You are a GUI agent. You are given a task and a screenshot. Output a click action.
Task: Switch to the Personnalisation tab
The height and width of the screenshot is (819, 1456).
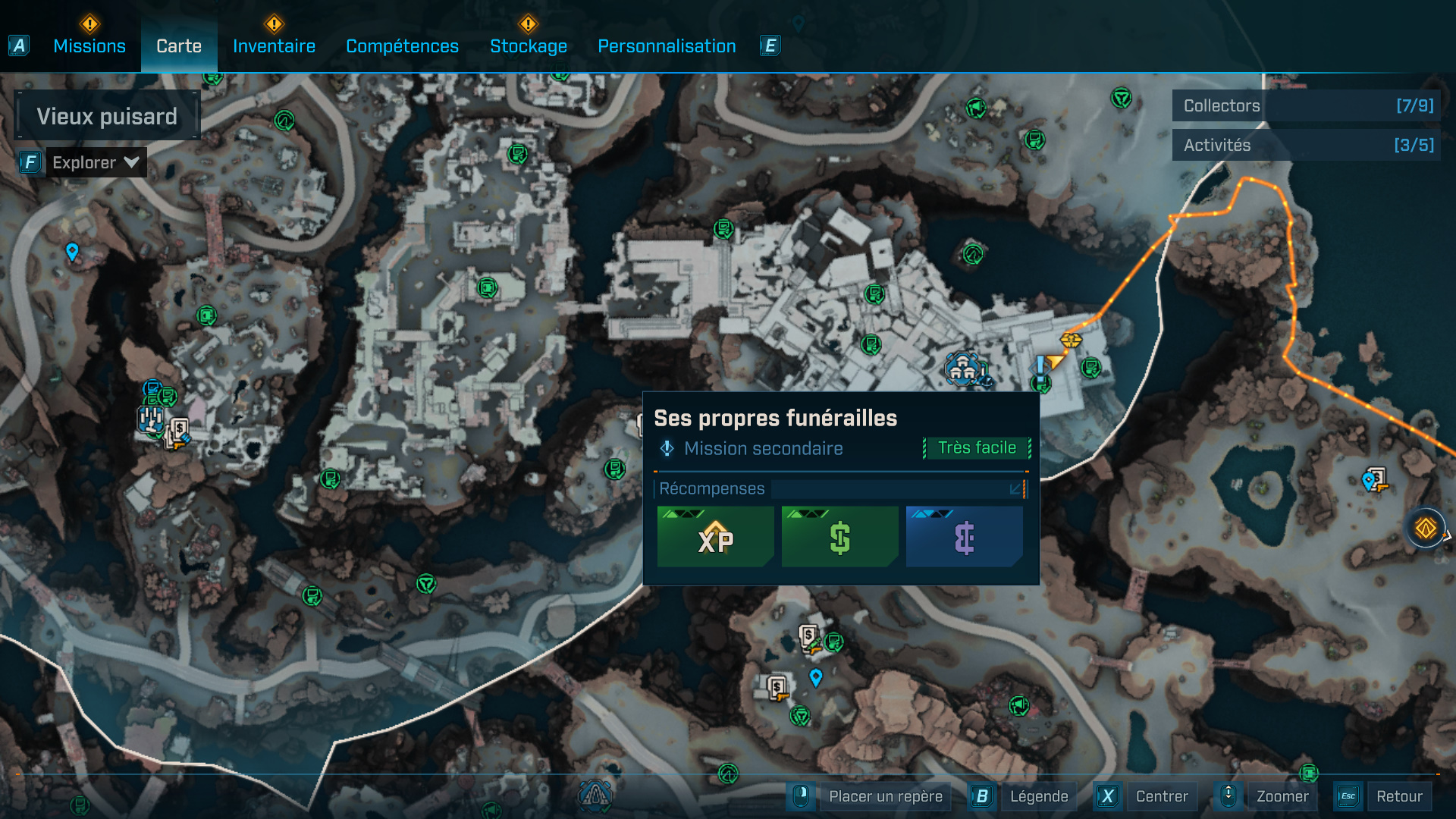667,45
